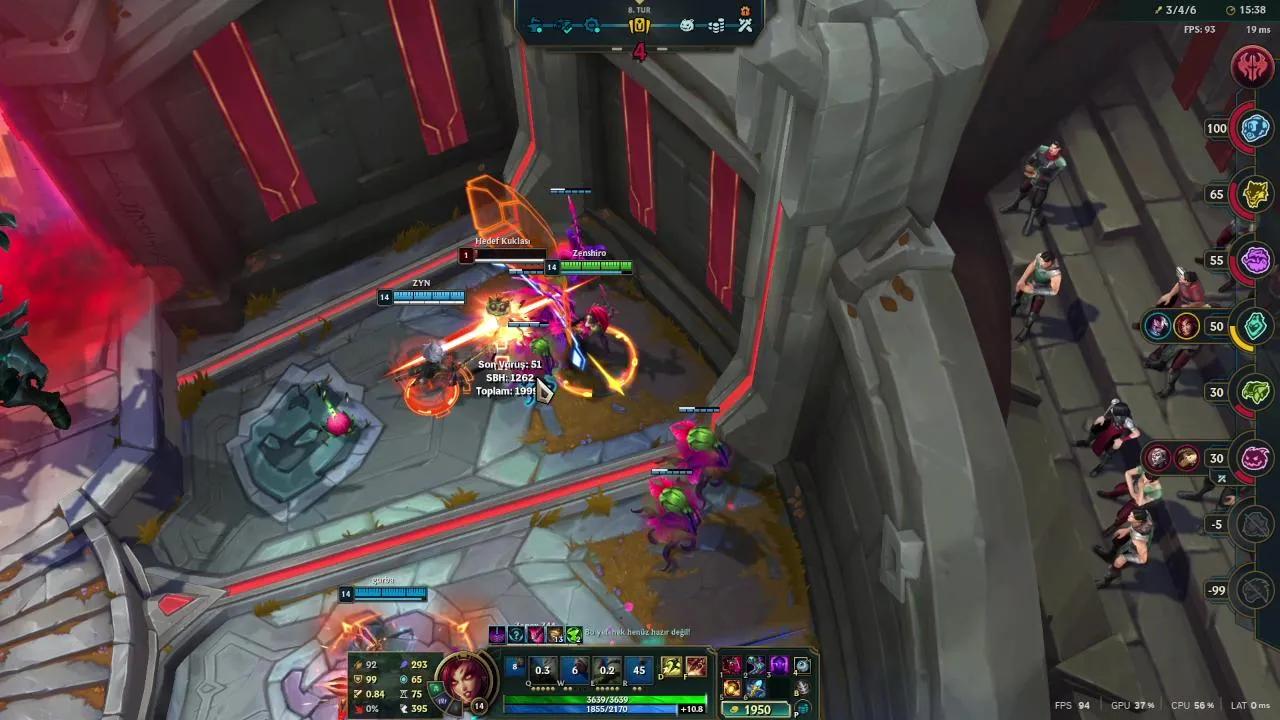Click the gold coins icon in the round tracker
This screenshot has width=1280, height=720.
pyautogui.click(x=715, y=25)
